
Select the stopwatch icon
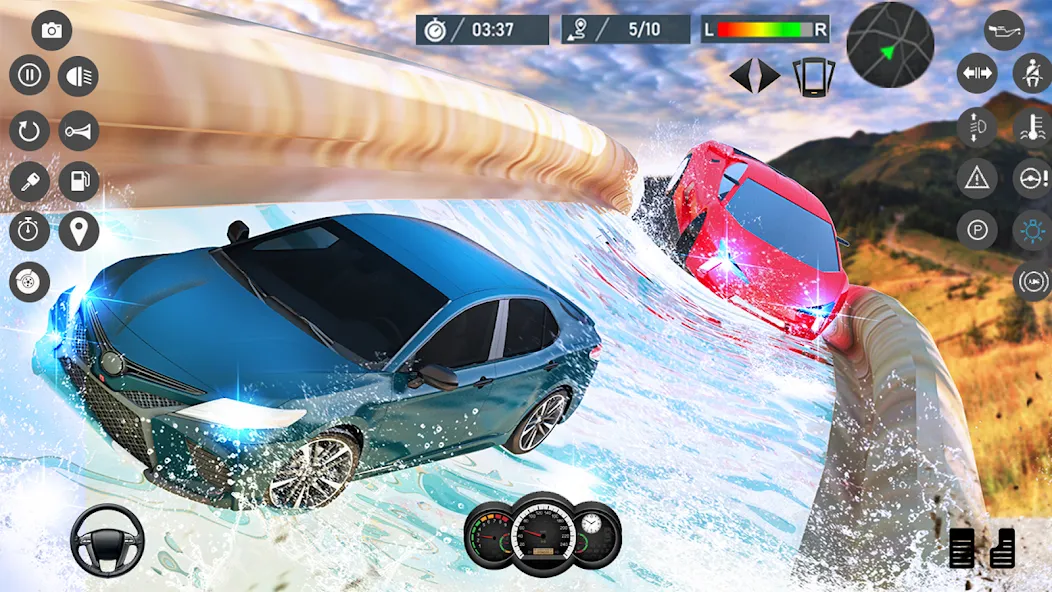point(30,231)
